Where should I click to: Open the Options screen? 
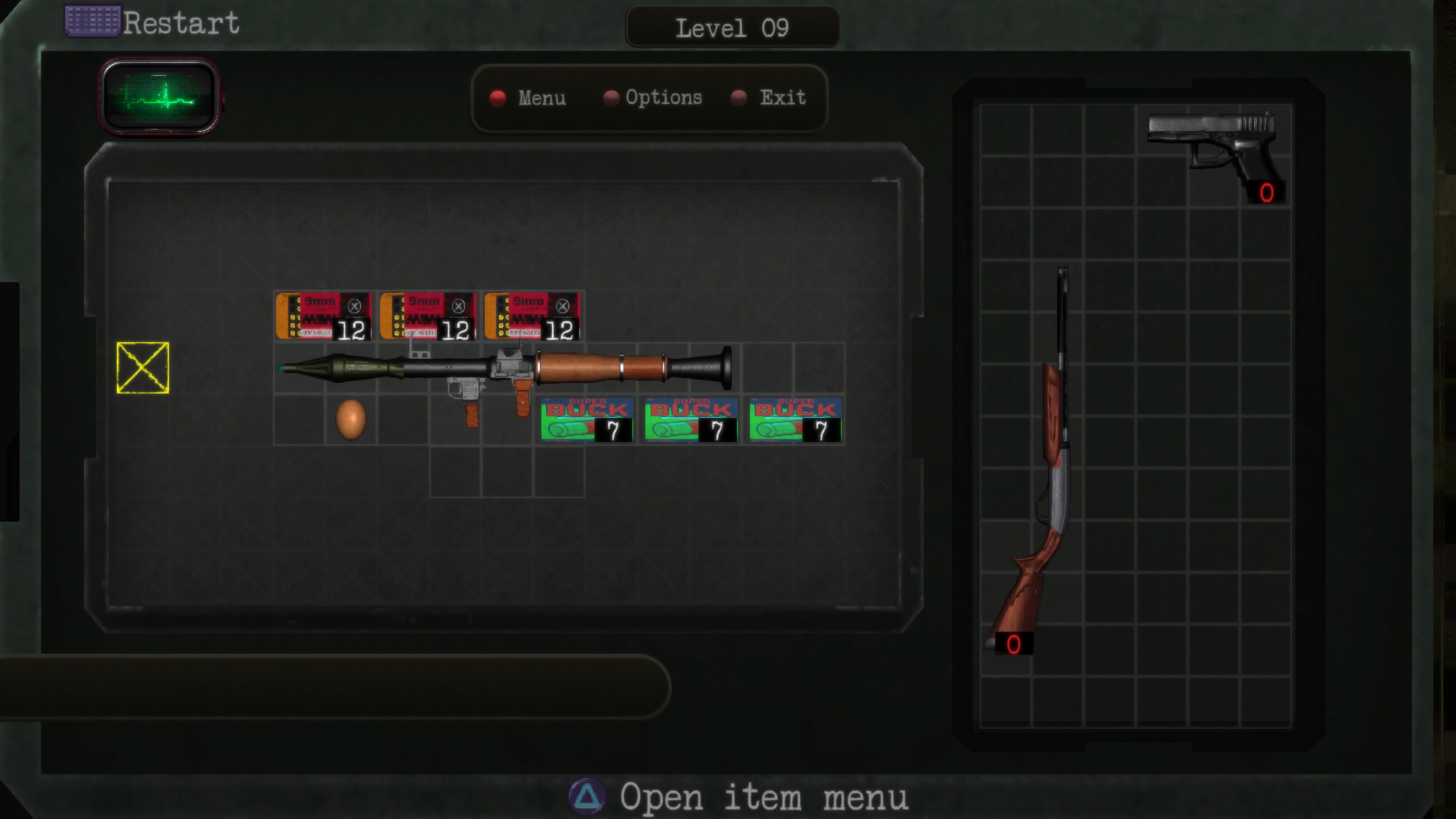tap(664, 97)
